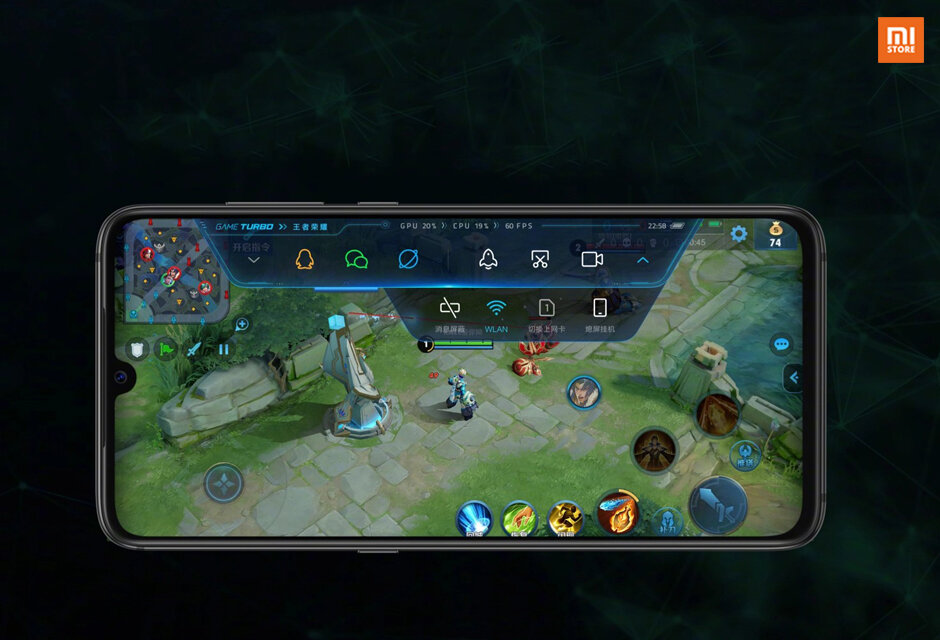Image resolution: width=940 pixels, height=640 pixels.
Task: Tap the large sword basic attack button
Action: pos(718,505)
